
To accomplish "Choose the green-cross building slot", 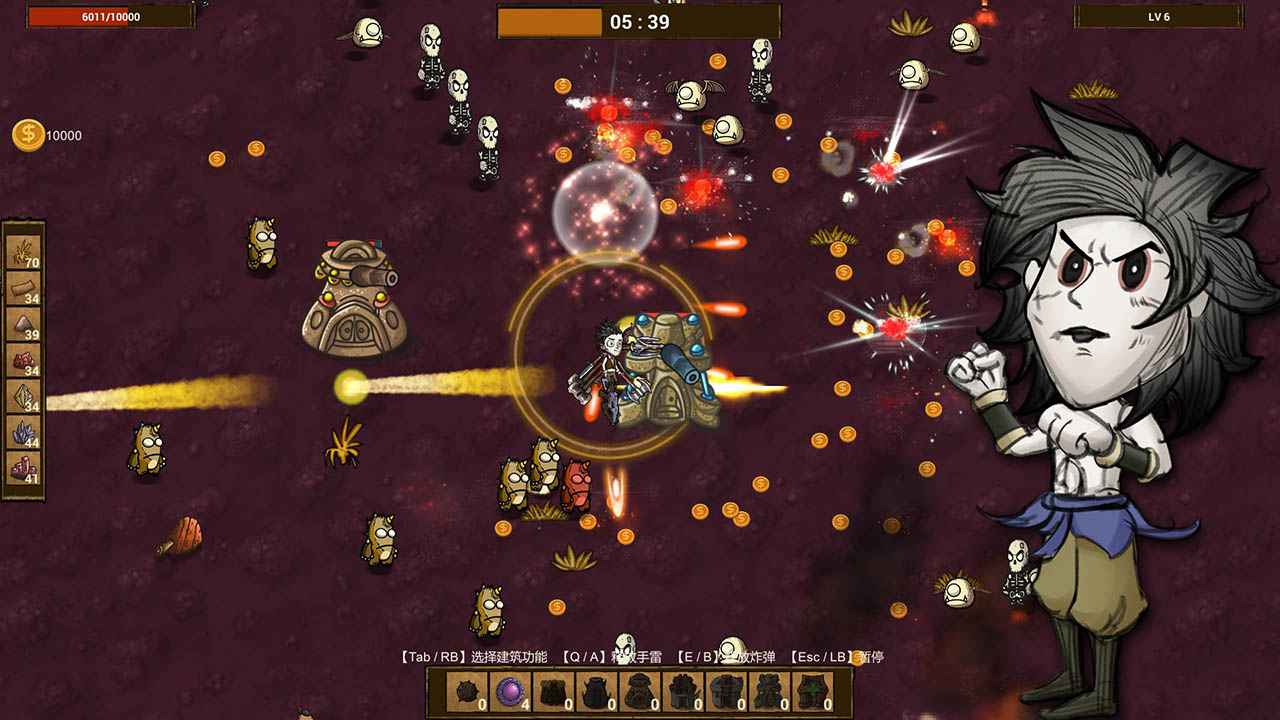I will (812, 692).
